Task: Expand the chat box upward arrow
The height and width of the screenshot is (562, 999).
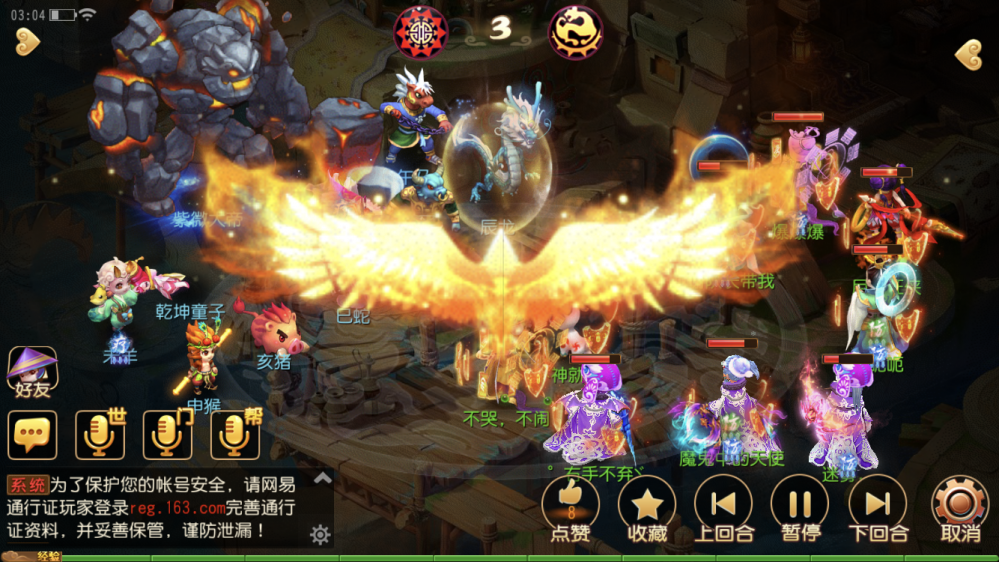Action: click(322, 478)
